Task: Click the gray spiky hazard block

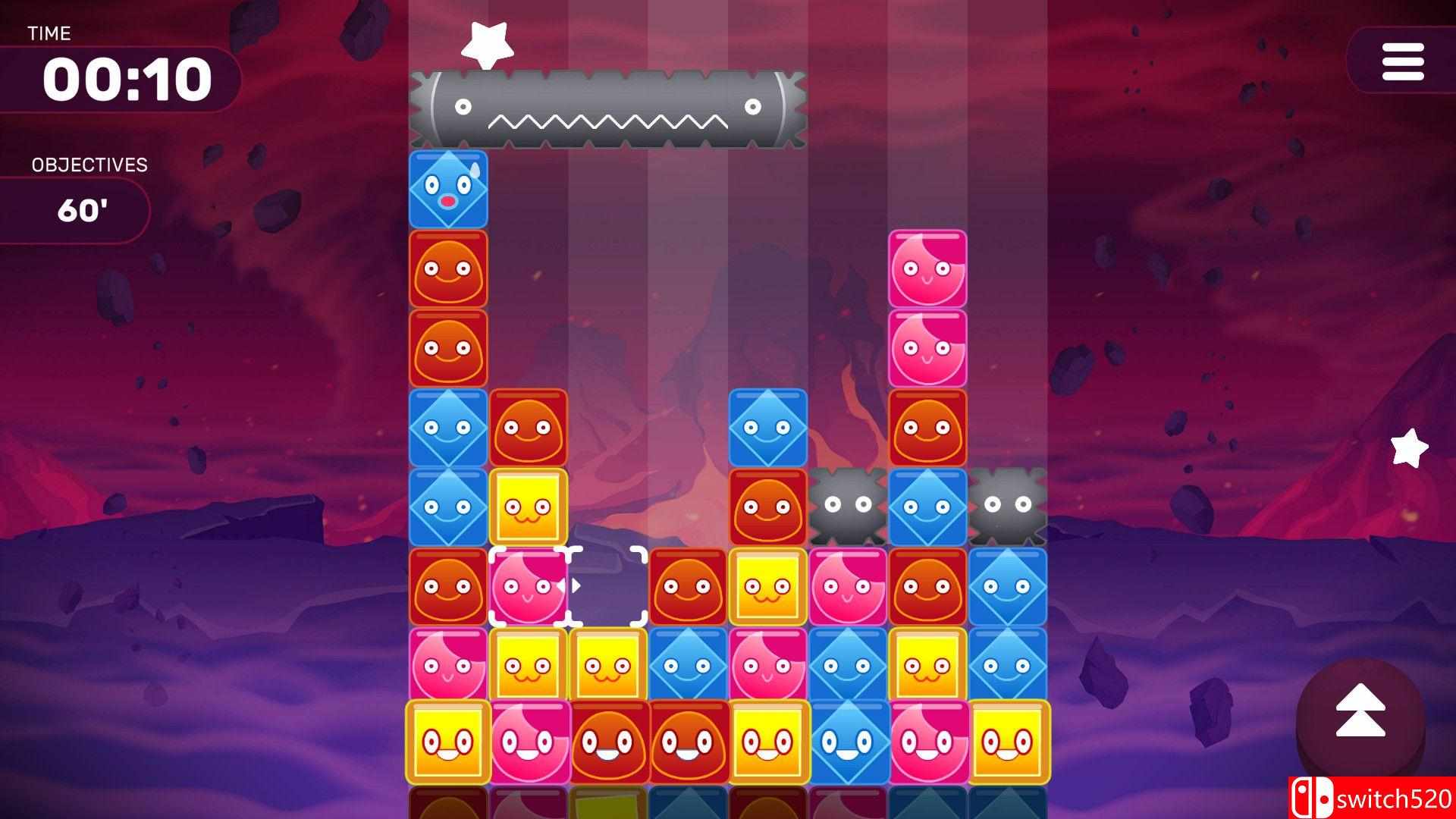Action: [x=847, y=506]
